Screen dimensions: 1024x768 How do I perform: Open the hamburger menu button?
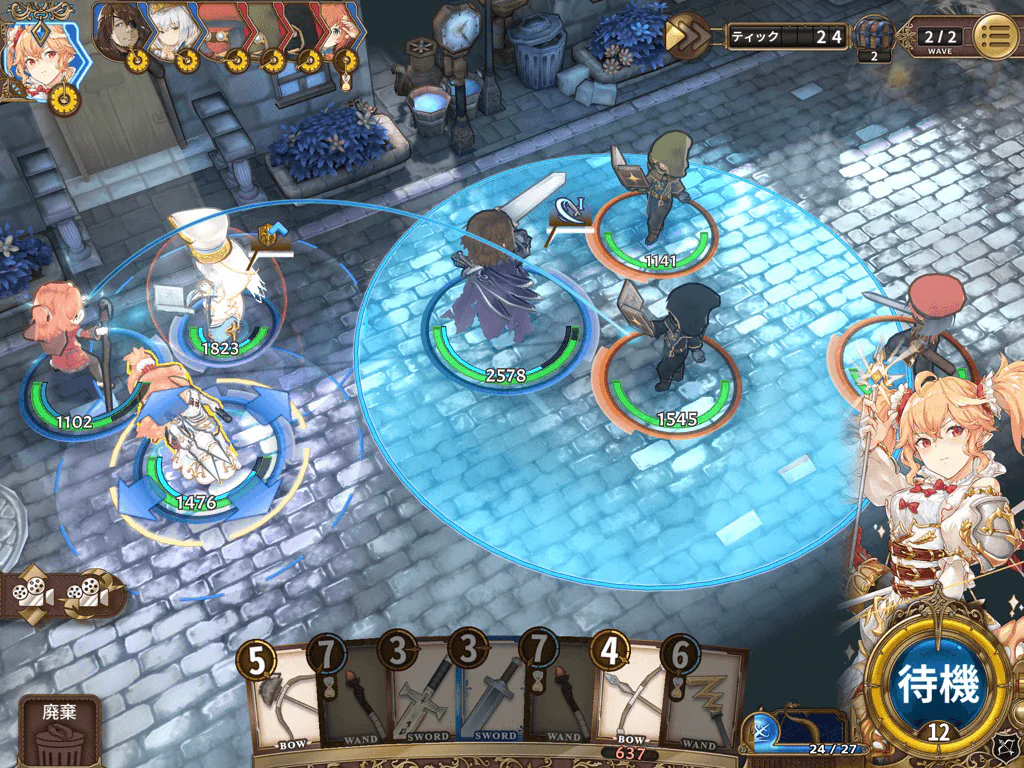(996, 37)
